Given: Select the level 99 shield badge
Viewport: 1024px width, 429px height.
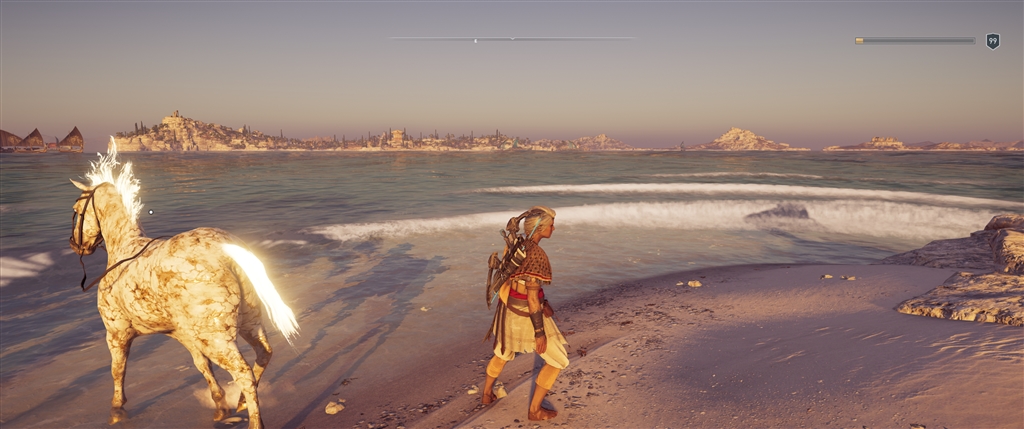Looking at the screenshot, I should 992,41.
